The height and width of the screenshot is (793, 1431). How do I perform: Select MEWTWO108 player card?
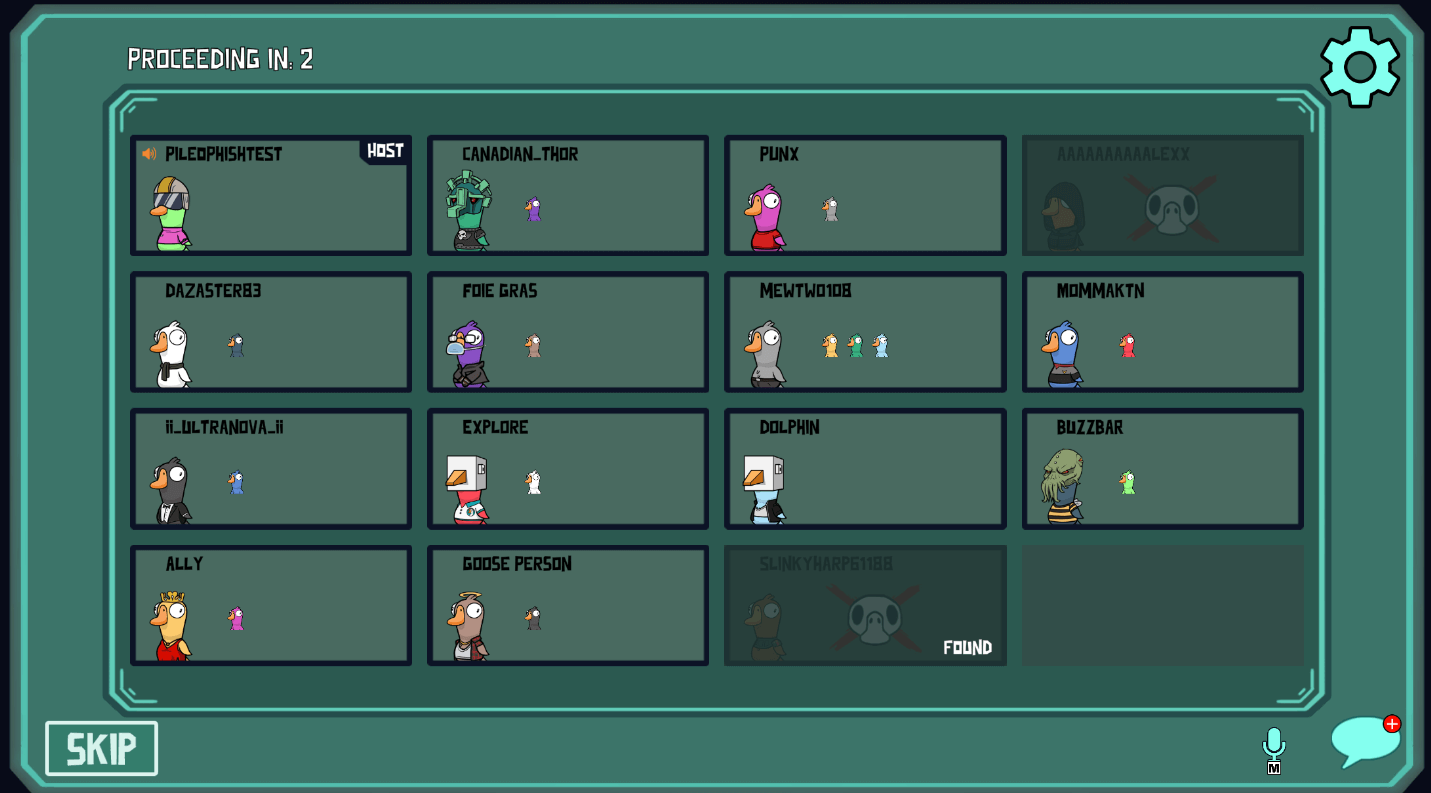[865, 332]
